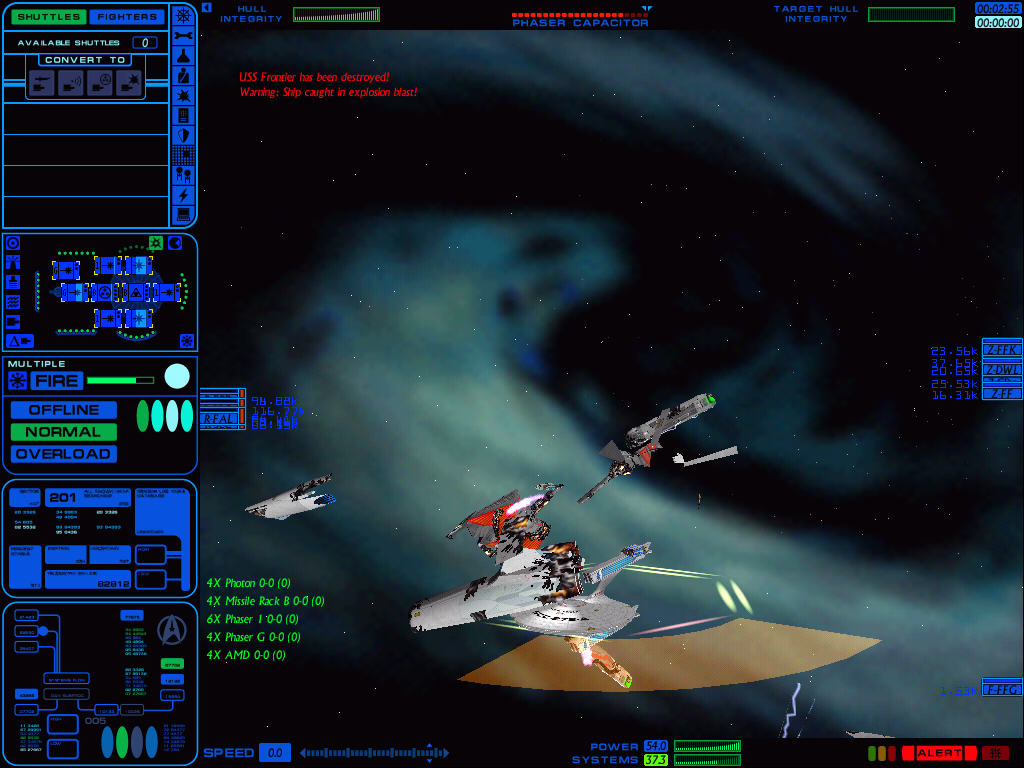Switch to the Shuttles tab
Viewport: 1024px width, 768px height.
coord(48,16)
